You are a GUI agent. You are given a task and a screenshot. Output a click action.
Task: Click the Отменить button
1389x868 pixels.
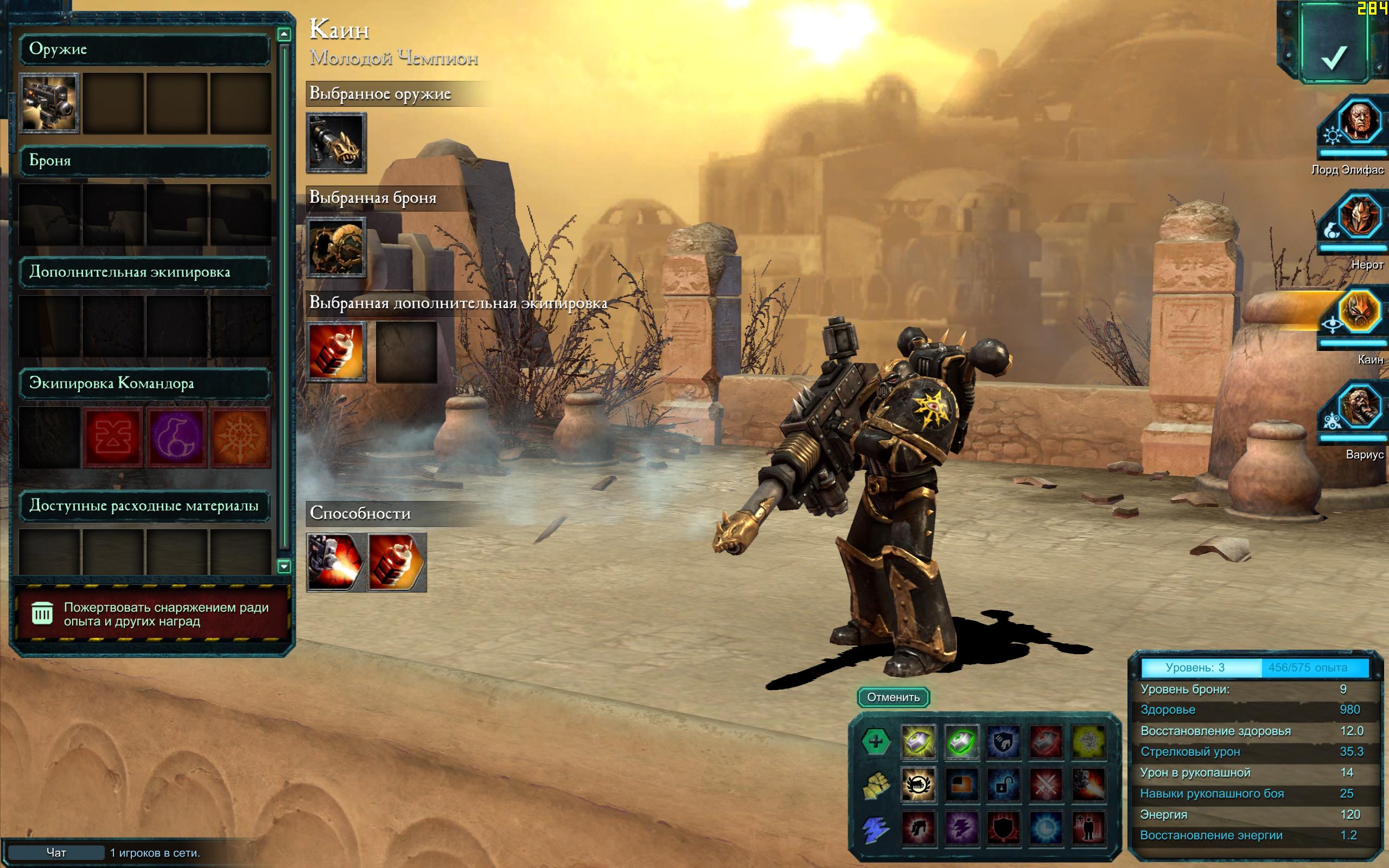893,697
